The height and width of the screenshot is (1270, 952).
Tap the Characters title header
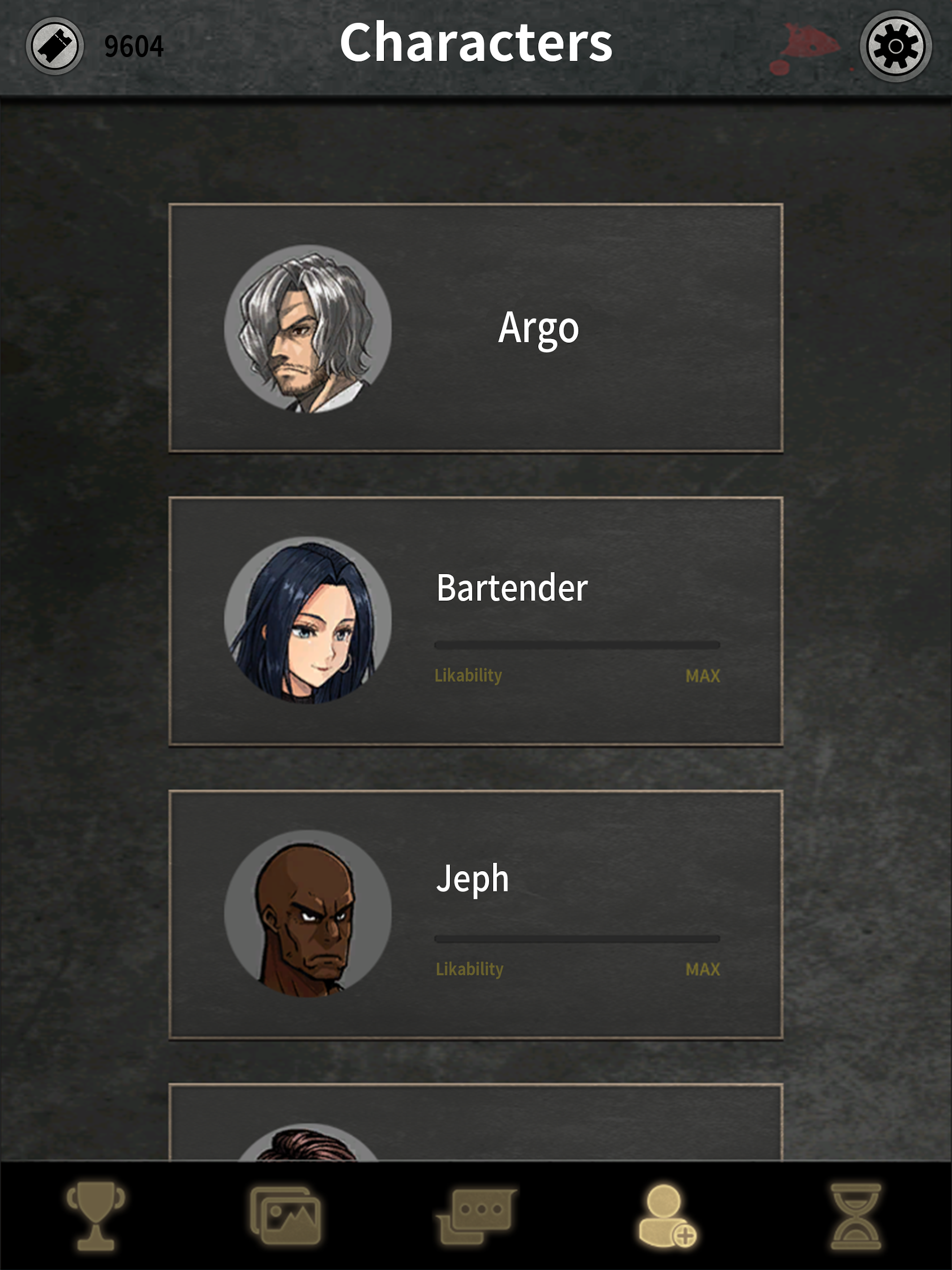pos(477,43)
